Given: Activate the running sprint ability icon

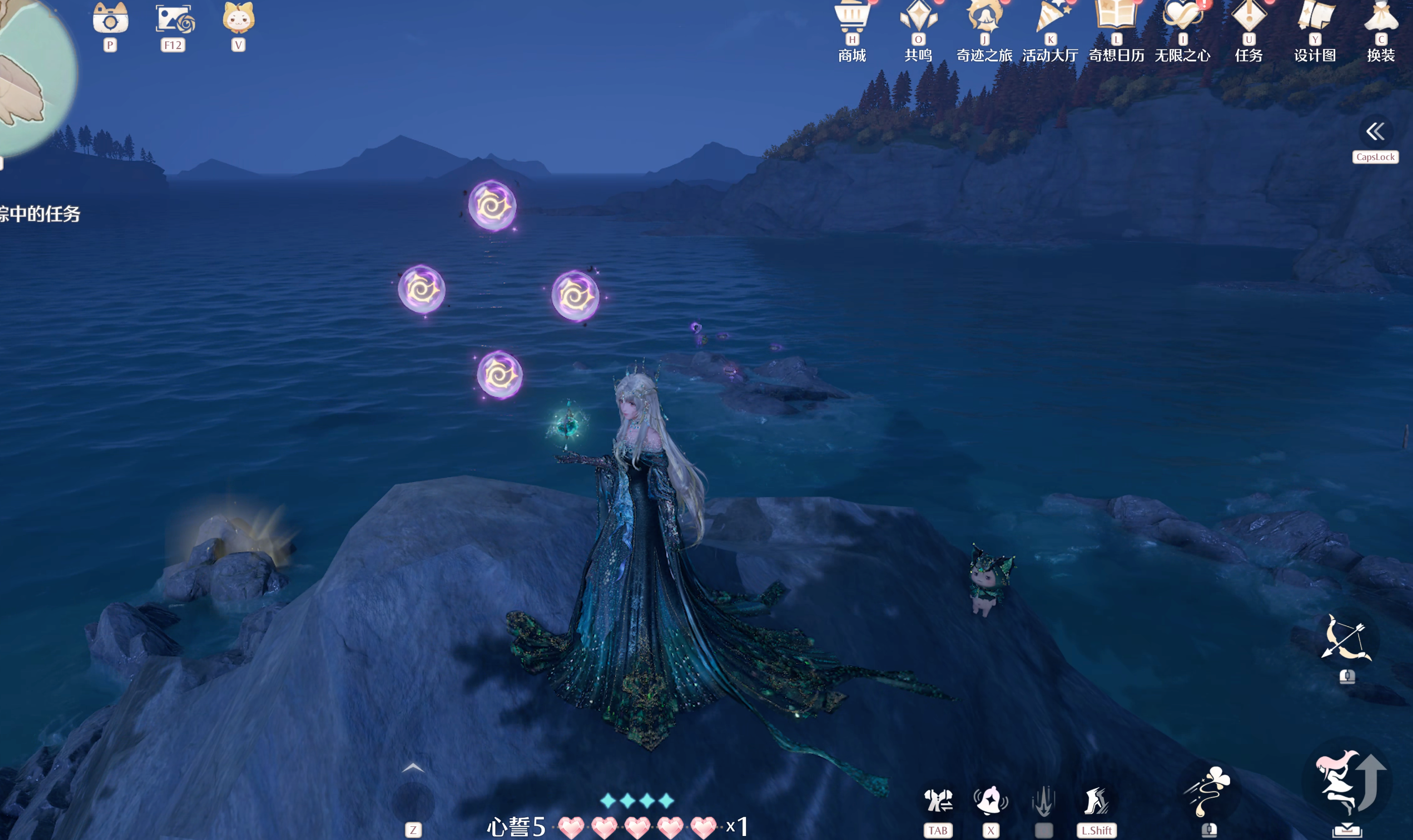Looking at the screenshot, I should point(1096,801).
